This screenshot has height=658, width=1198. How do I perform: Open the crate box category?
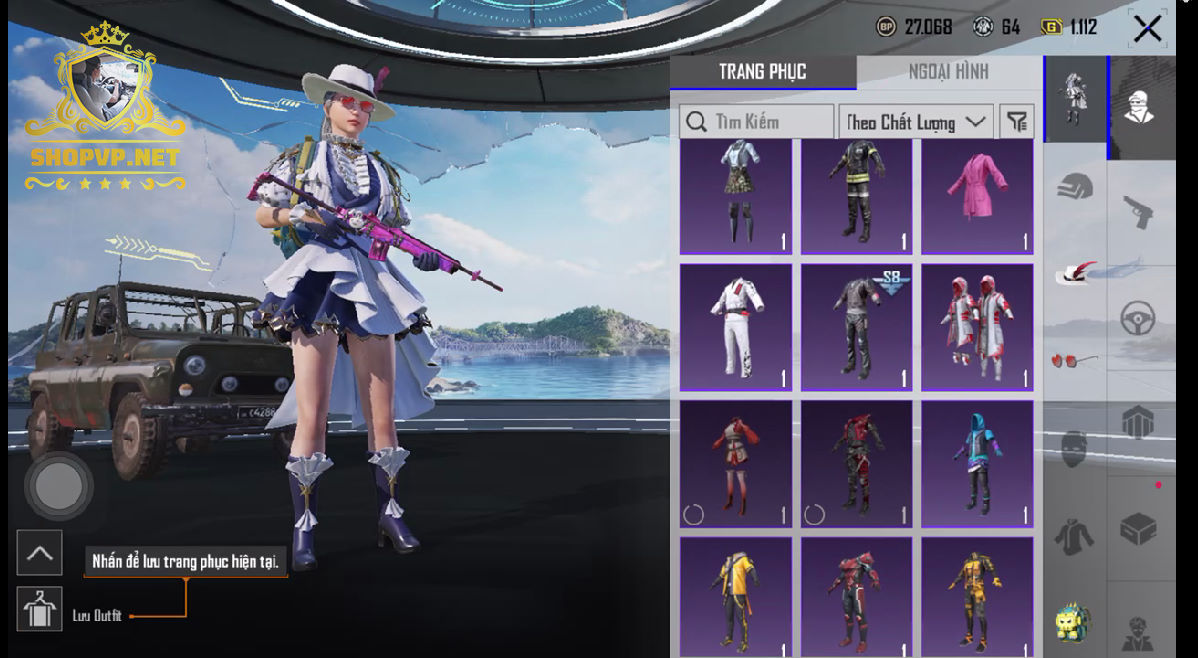1139,530
